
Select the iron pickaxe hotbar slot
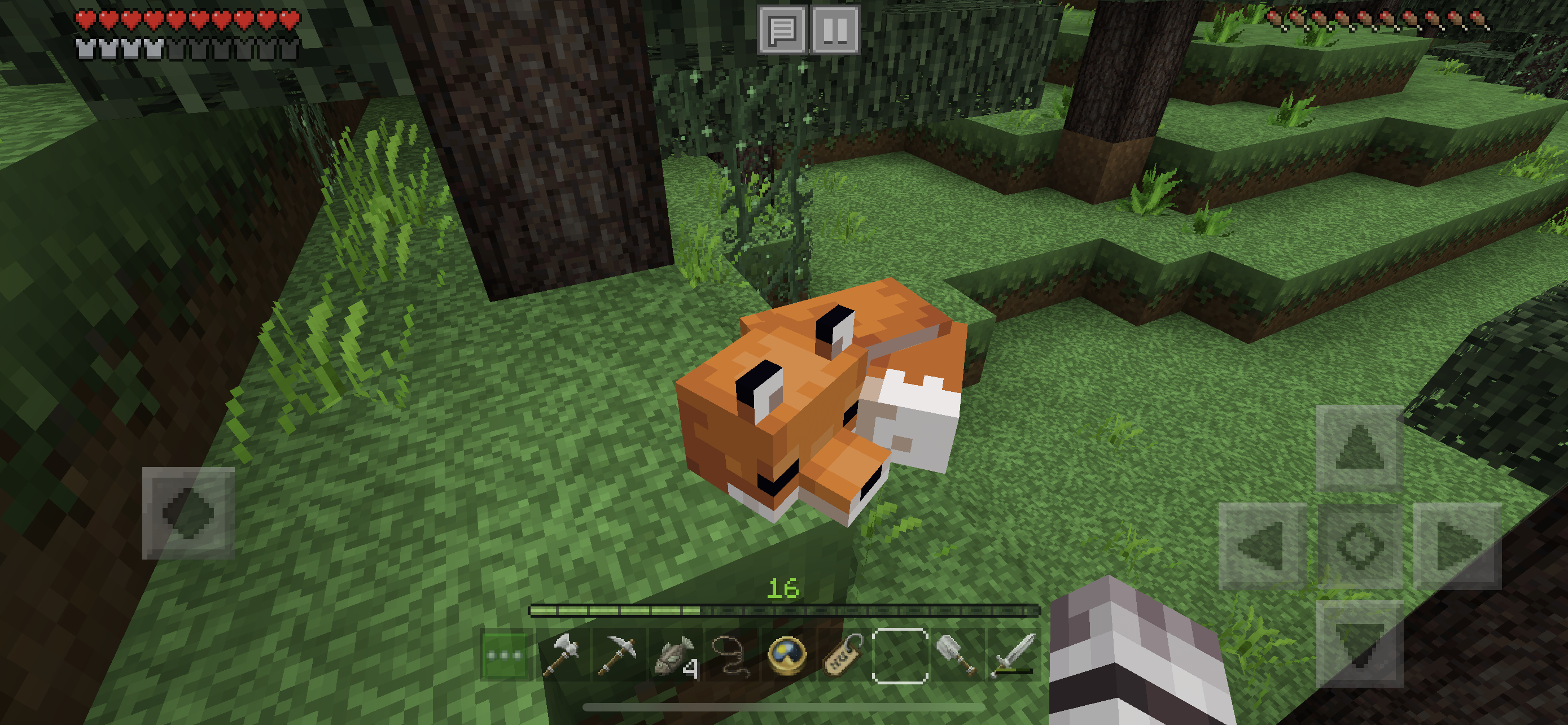tap(618, 656)
